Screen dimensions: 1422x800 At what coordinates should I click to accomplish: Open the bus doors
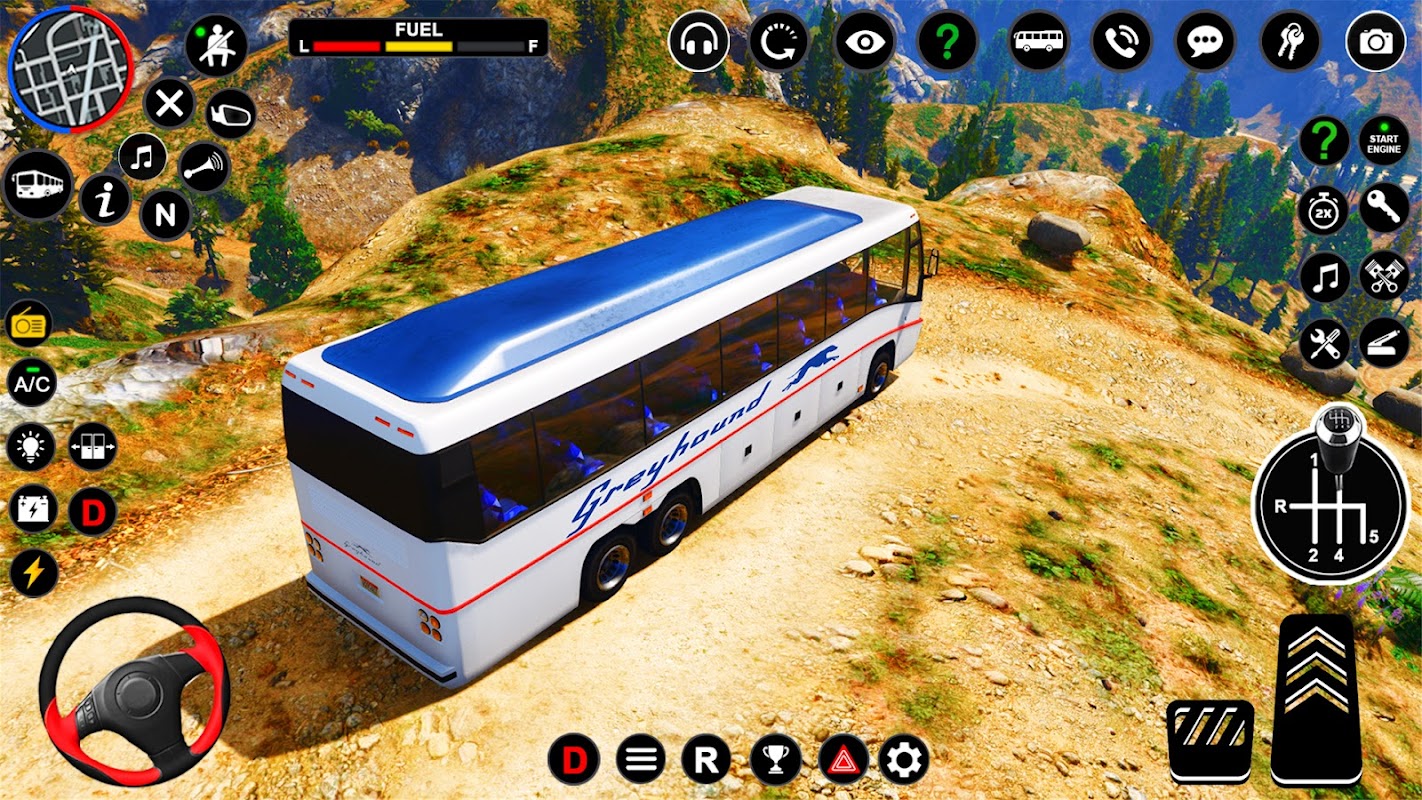[93, 446]
